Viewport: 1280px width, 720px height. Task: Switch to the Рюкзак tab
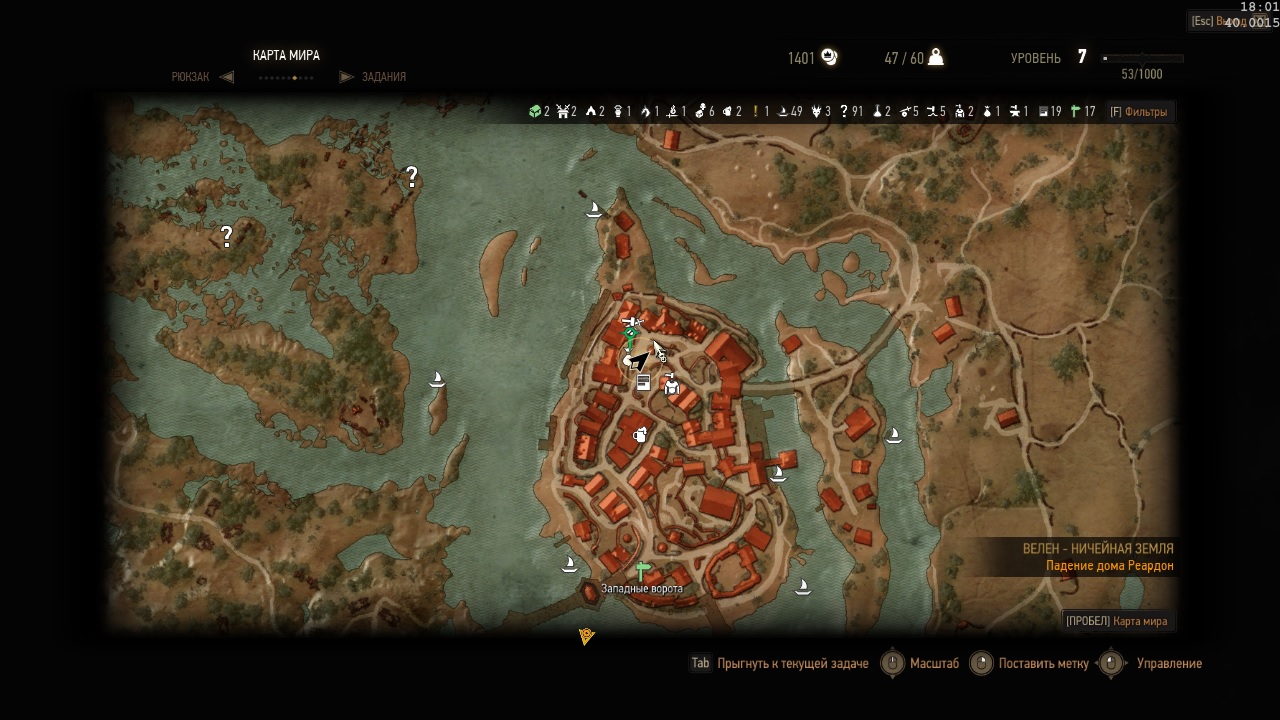coord(191,77)
